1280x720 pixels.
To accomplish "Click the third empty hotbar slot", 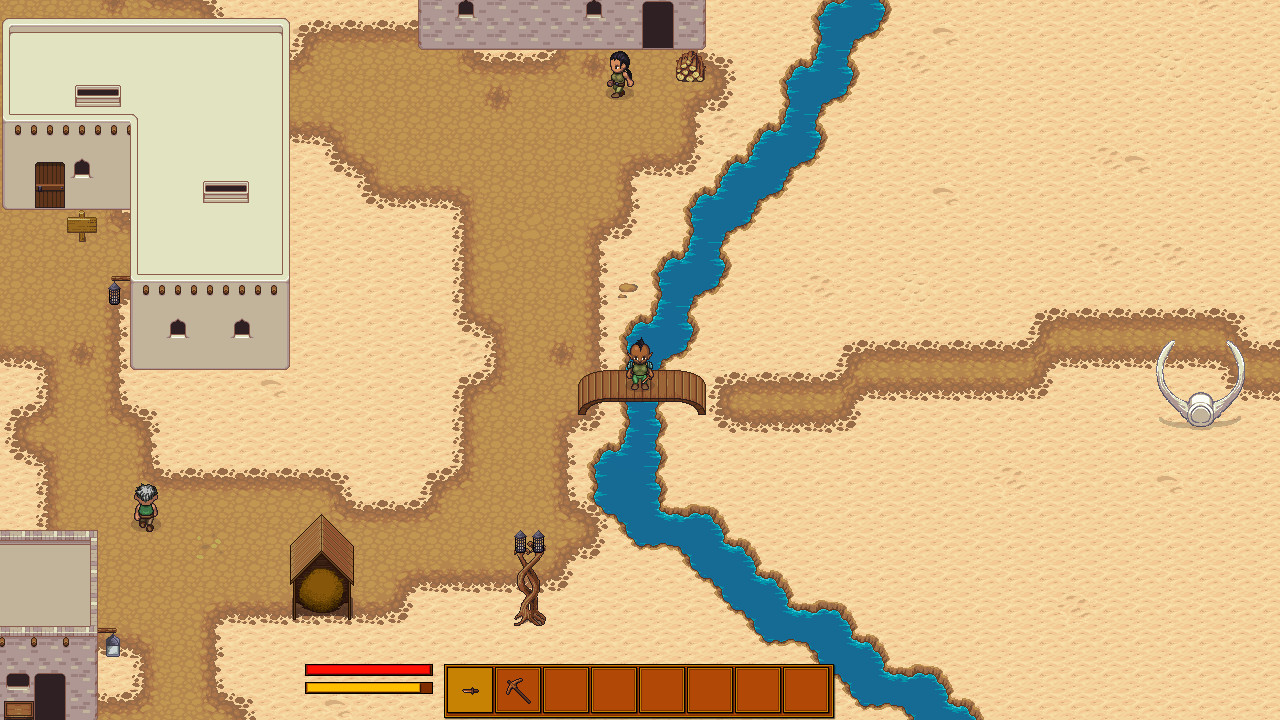I will coord(566,689).
